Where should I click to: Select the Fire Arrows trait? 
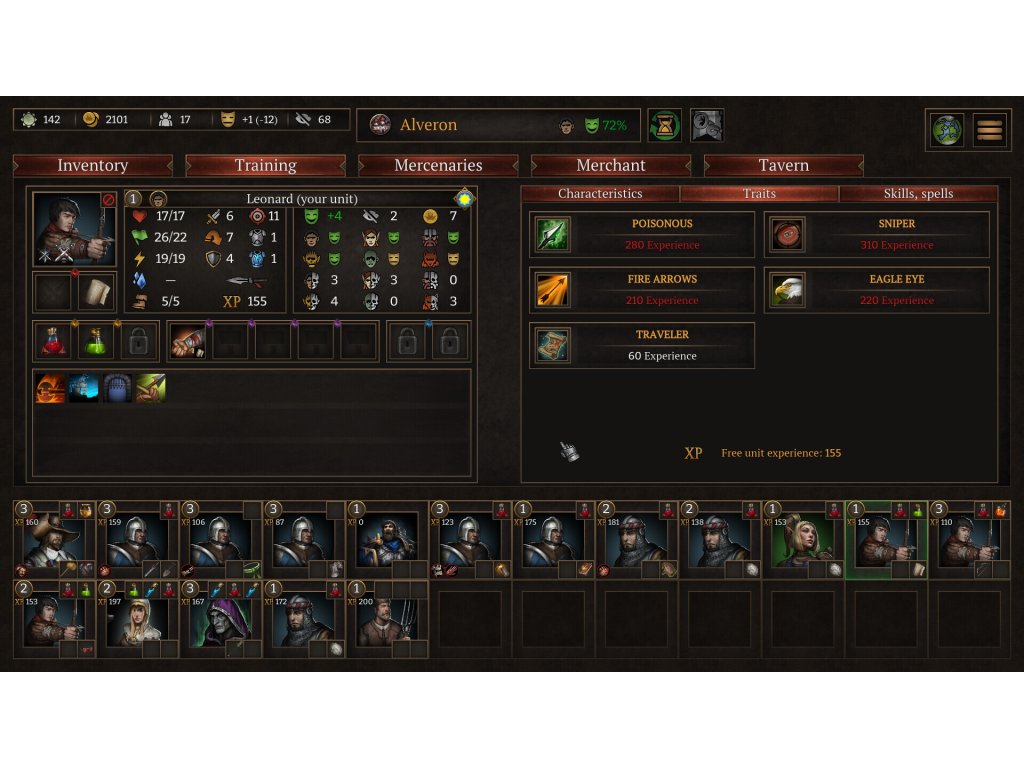pyautogui.click(x=642, y=290)
